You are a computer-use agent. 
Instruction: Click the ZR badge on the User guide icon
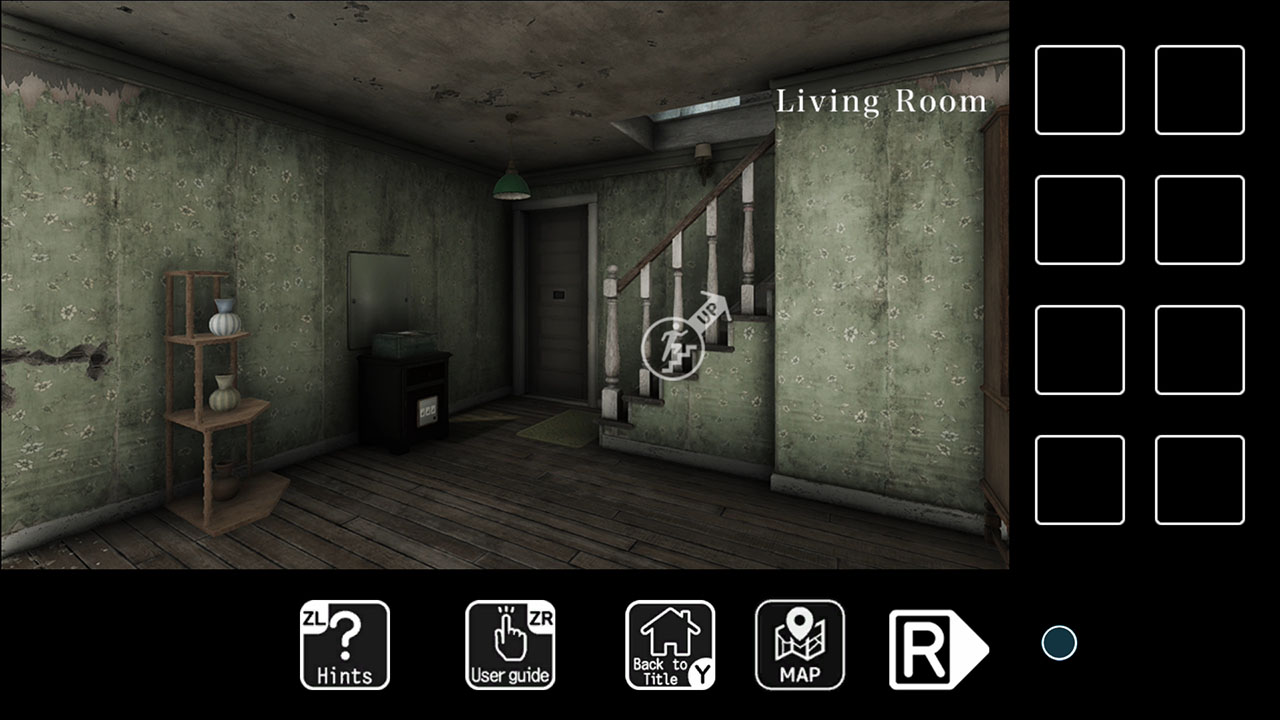tap(541, 617)
